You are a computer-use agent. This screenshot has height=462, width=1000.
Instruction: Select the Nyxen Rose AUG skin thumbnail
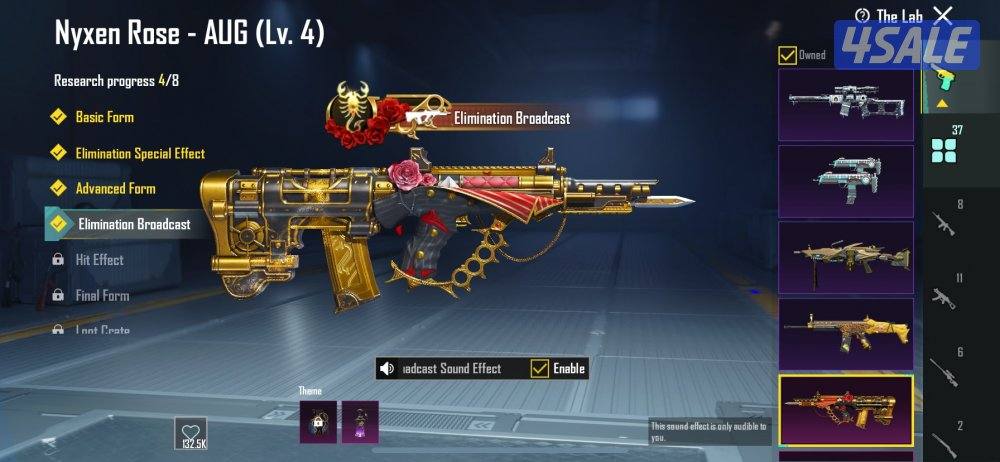tap(845, 409)
